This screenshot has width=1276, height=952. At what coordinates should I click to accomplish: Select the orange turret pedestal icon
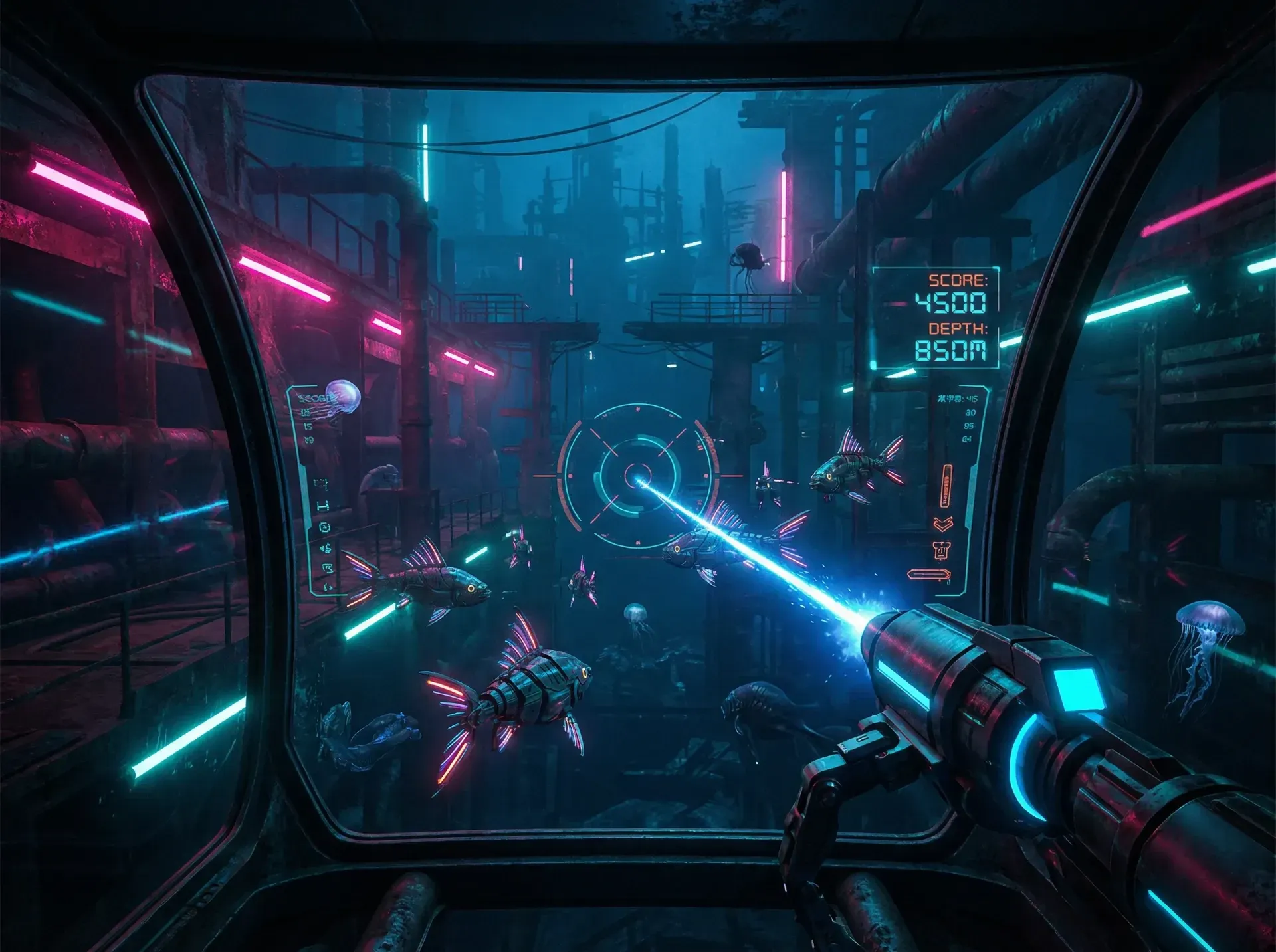click(x=941, y=551)
